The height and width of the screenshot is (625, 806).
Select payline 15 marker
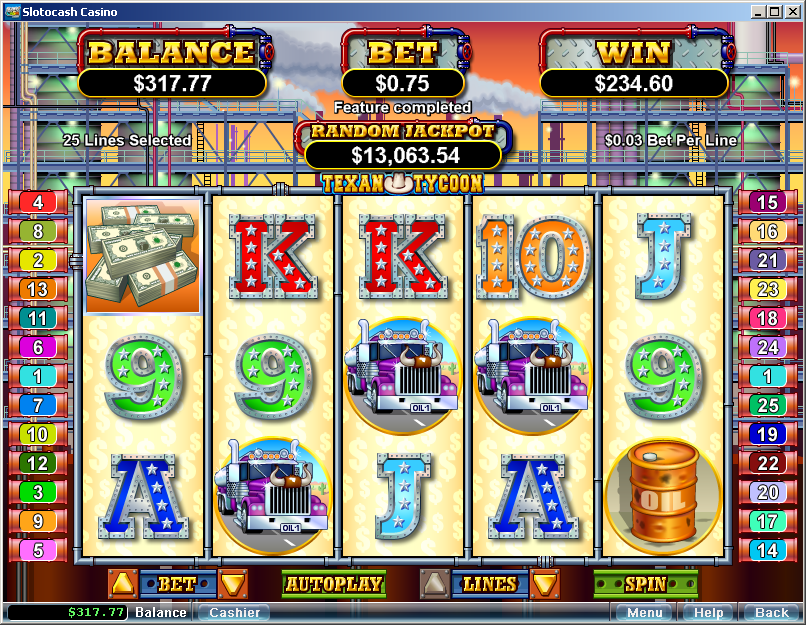point(767,203)
